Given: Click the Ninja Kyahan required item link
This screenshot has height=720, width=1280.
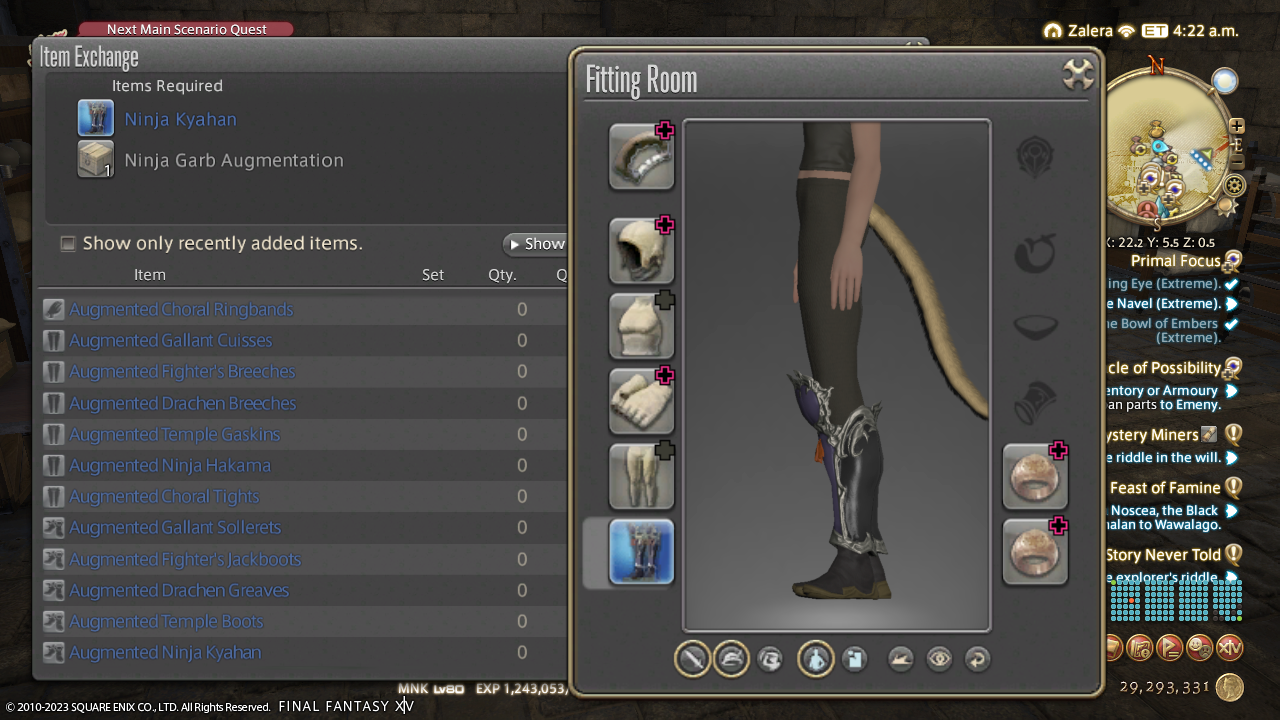Looking at the screenshot, I should point(180,119).
